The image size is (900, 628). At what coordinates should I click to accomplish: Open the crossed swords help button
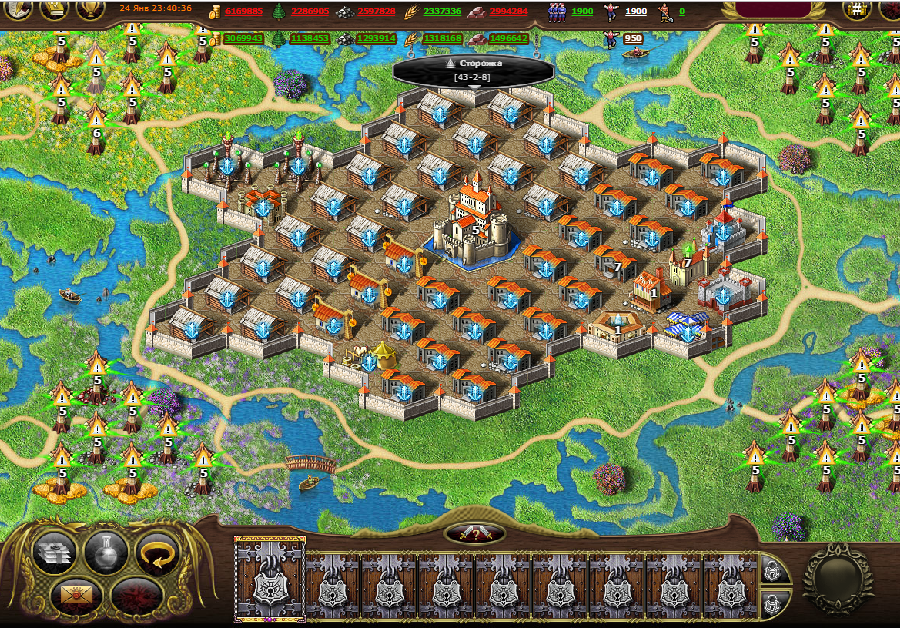coord(473,532)
